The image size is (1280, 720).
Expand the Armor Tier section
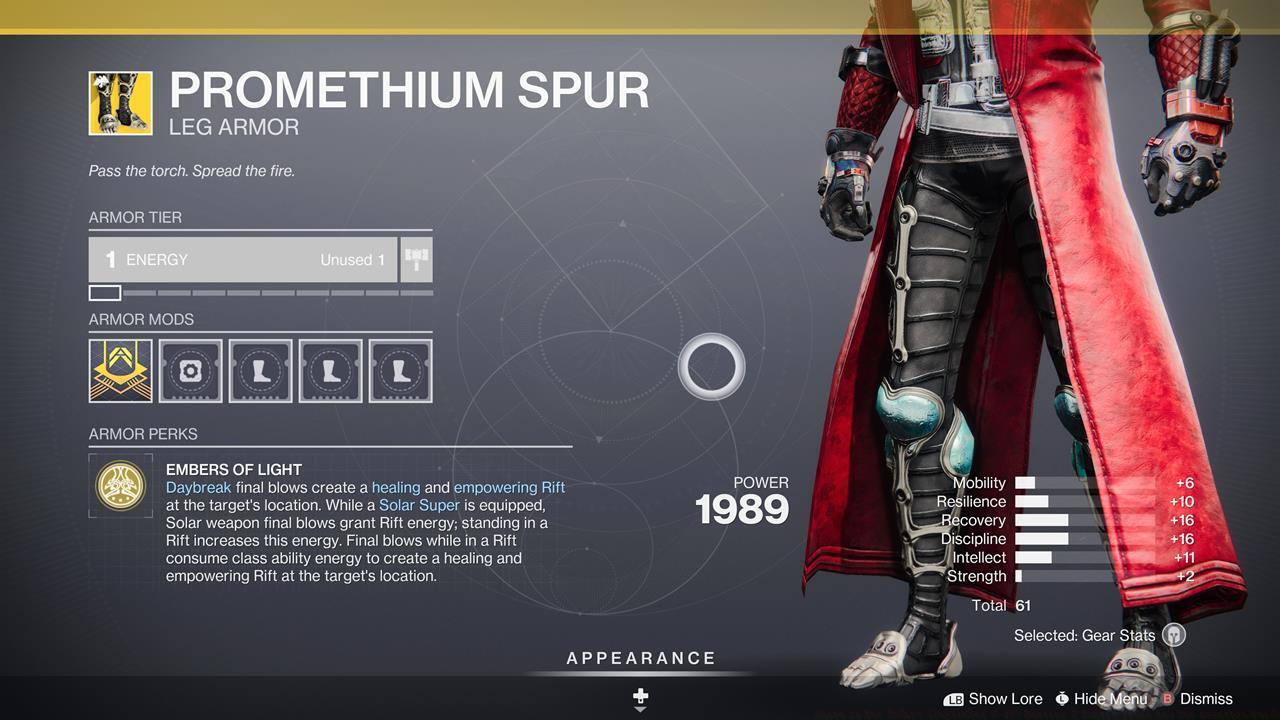tap(135, 217)
